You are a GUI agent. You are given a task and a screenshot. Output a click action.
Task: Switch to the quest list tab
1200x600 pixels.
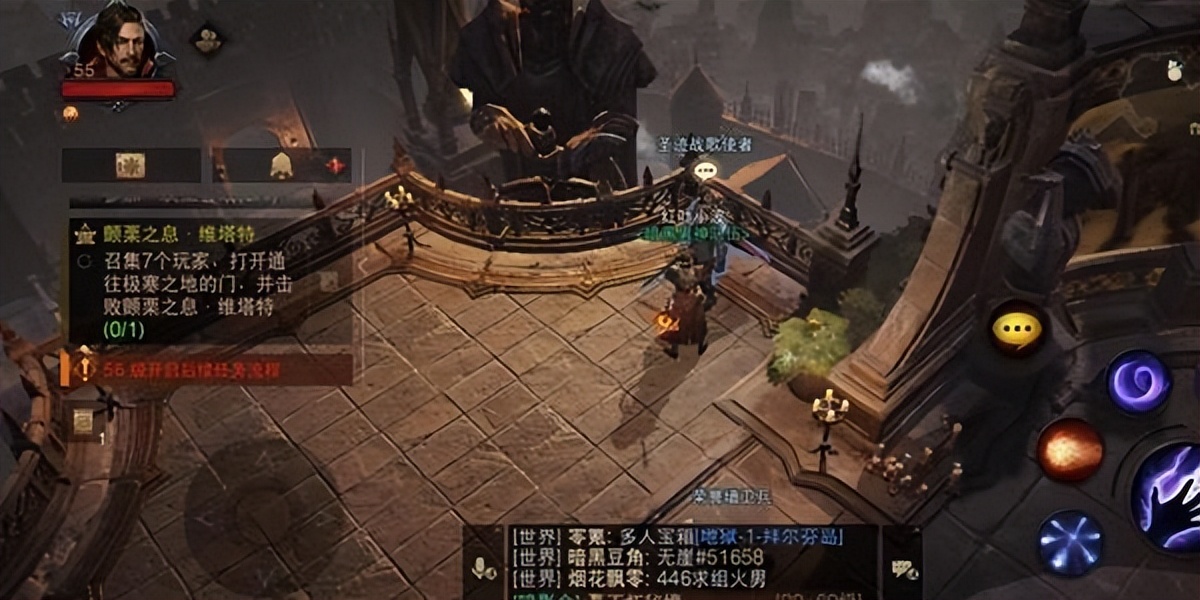(131, 165)
